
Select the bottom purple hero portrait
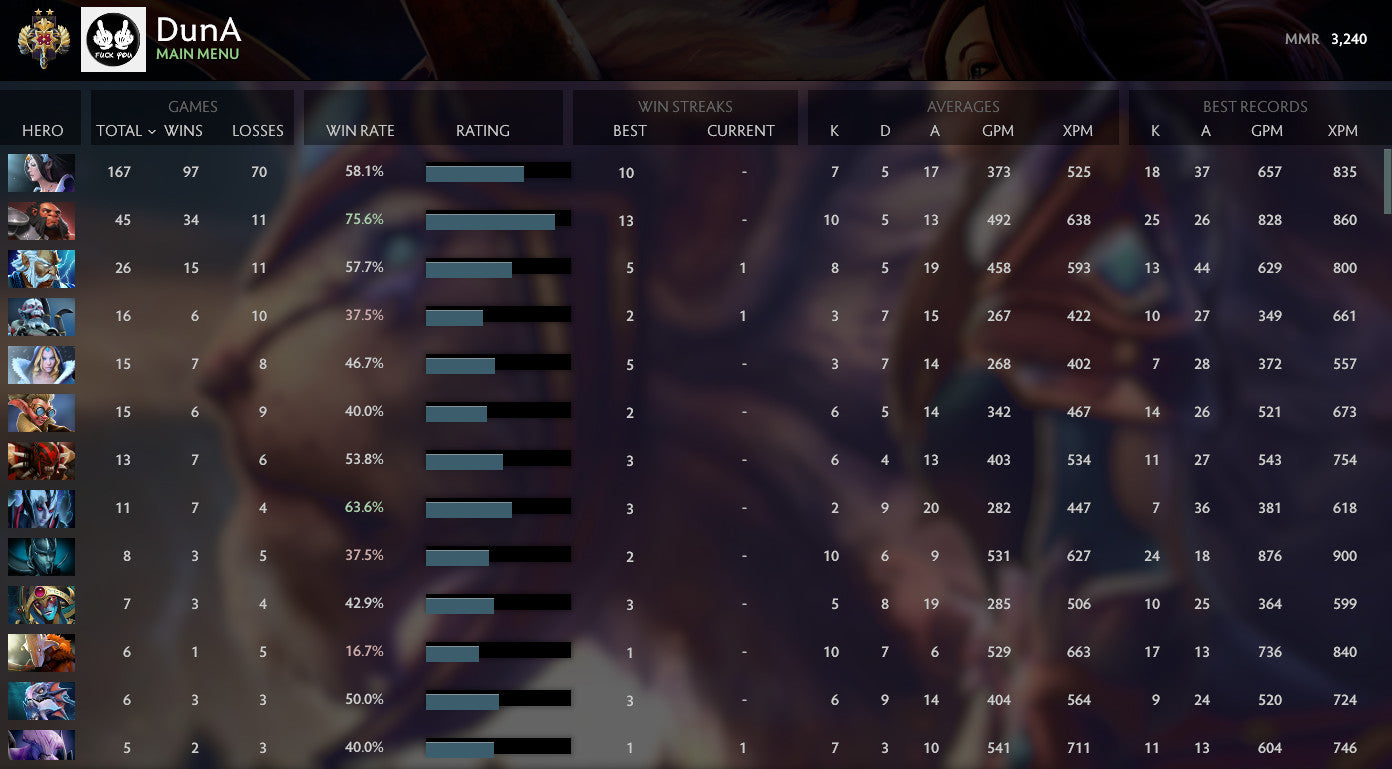click(41, 748)
